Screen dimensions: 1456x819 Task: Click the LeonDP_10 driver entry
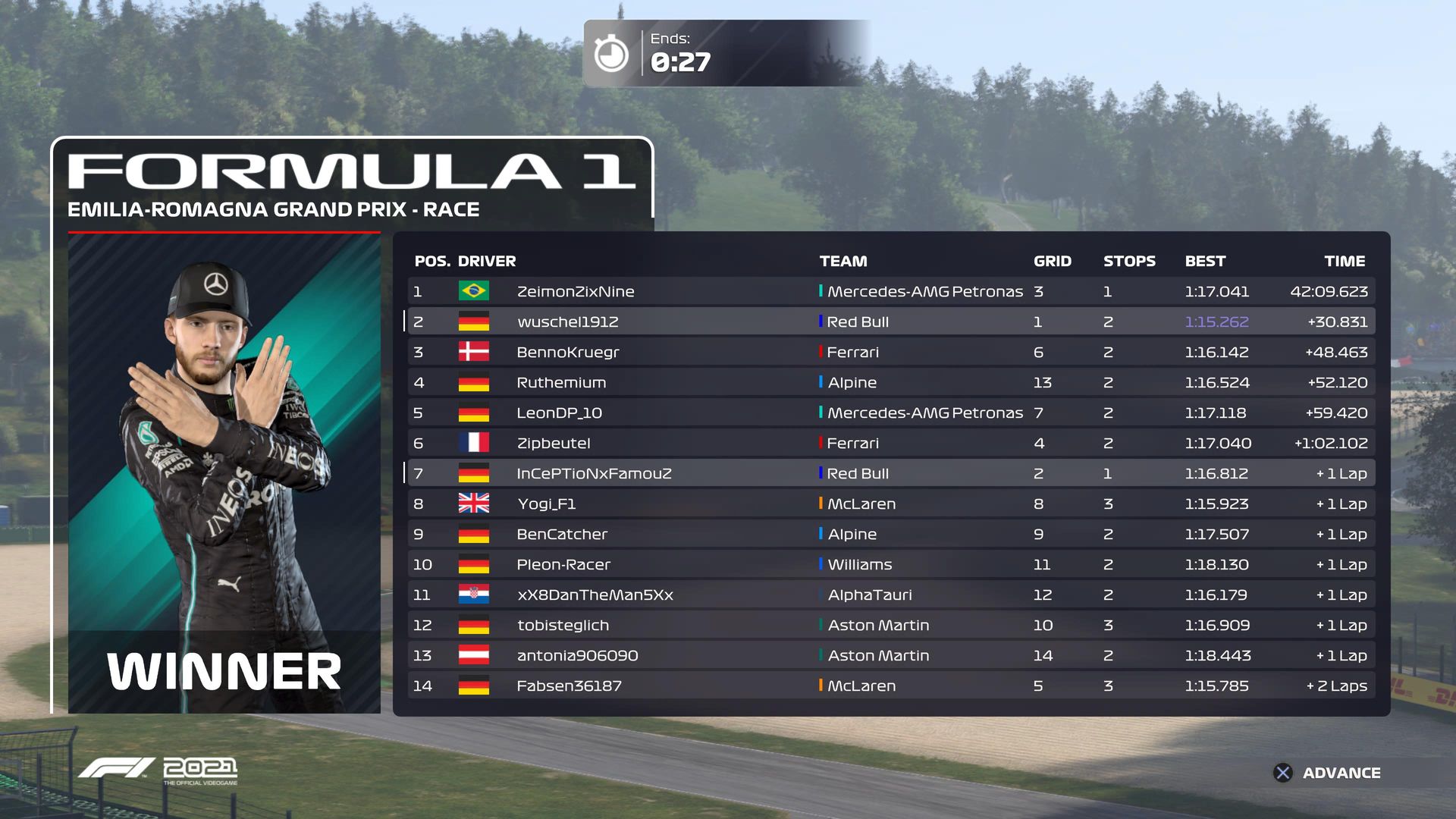[559, 413]
